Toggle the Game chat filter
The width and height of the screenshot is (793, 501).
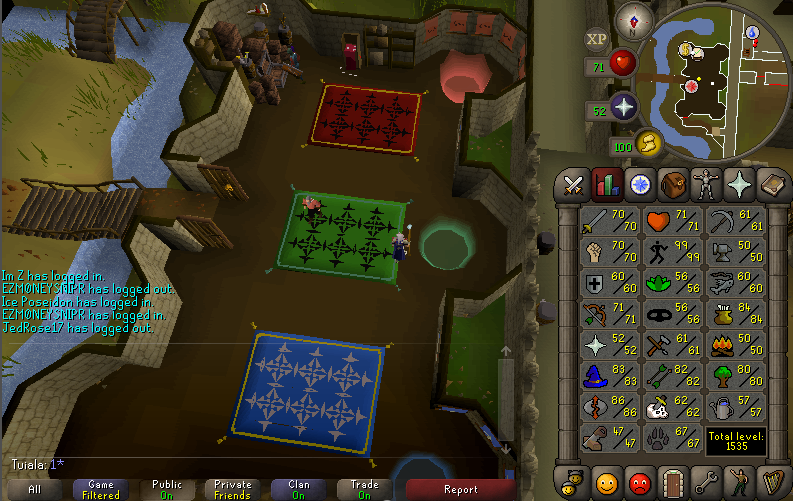101,489
